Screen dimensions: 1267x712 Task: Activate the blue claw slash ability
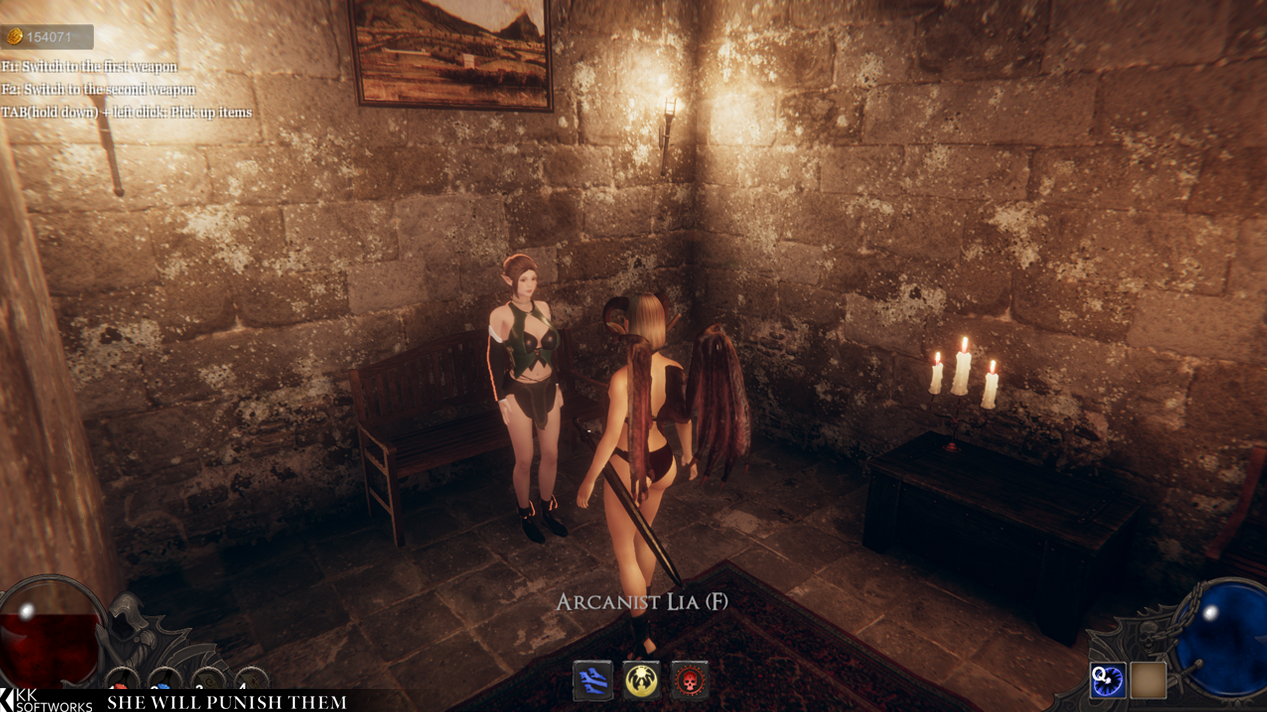click(x=592, y=681)
